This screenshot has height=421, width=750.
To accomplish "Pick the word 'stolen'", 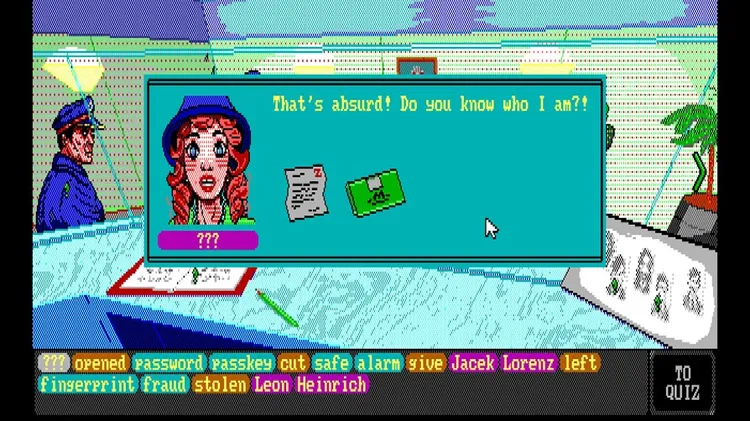I will (221, 384).
